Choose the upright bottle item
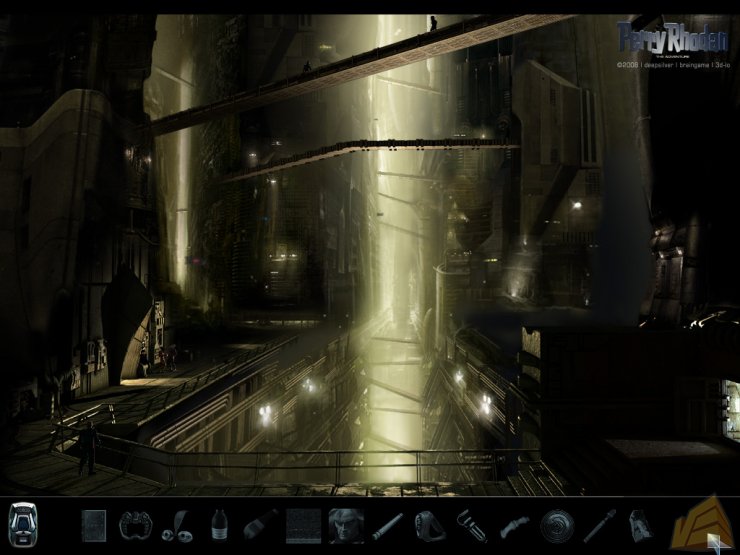Screen dimensions: 740x555 (x=217, y=524)
